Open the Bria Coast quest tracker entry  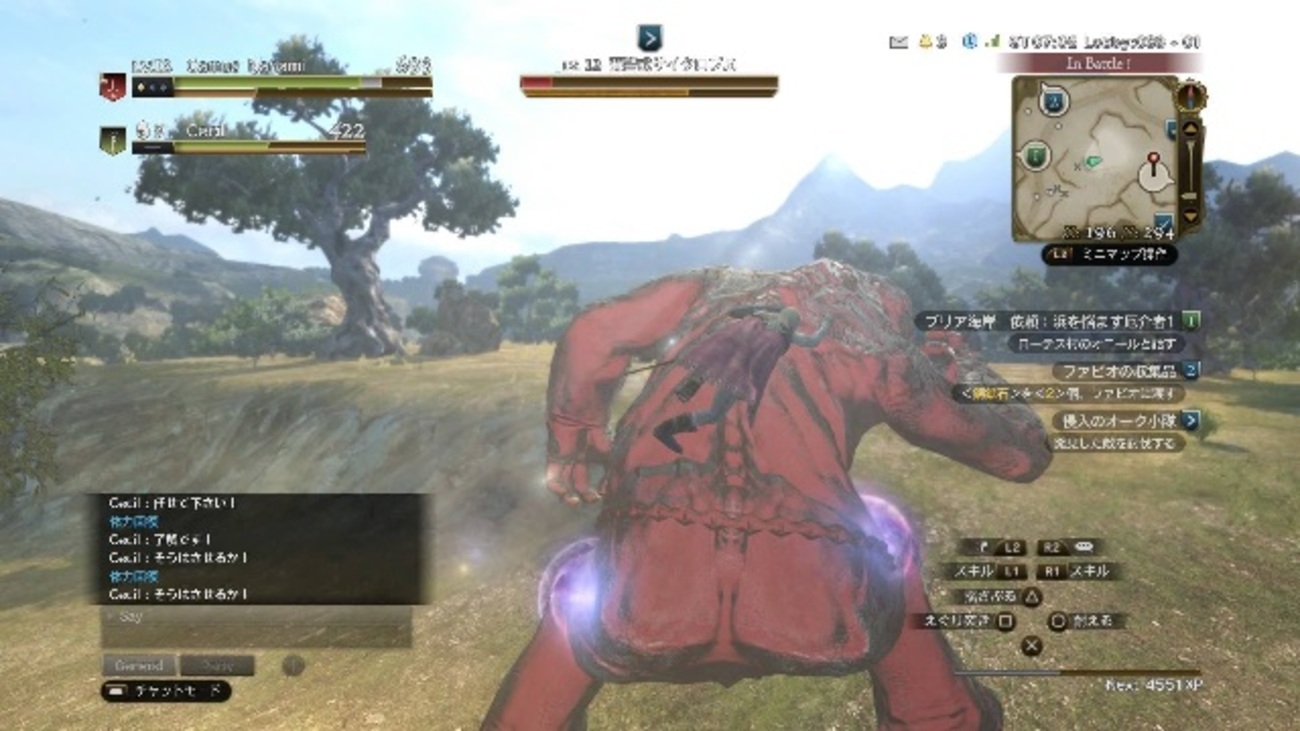coord(1058,321)
